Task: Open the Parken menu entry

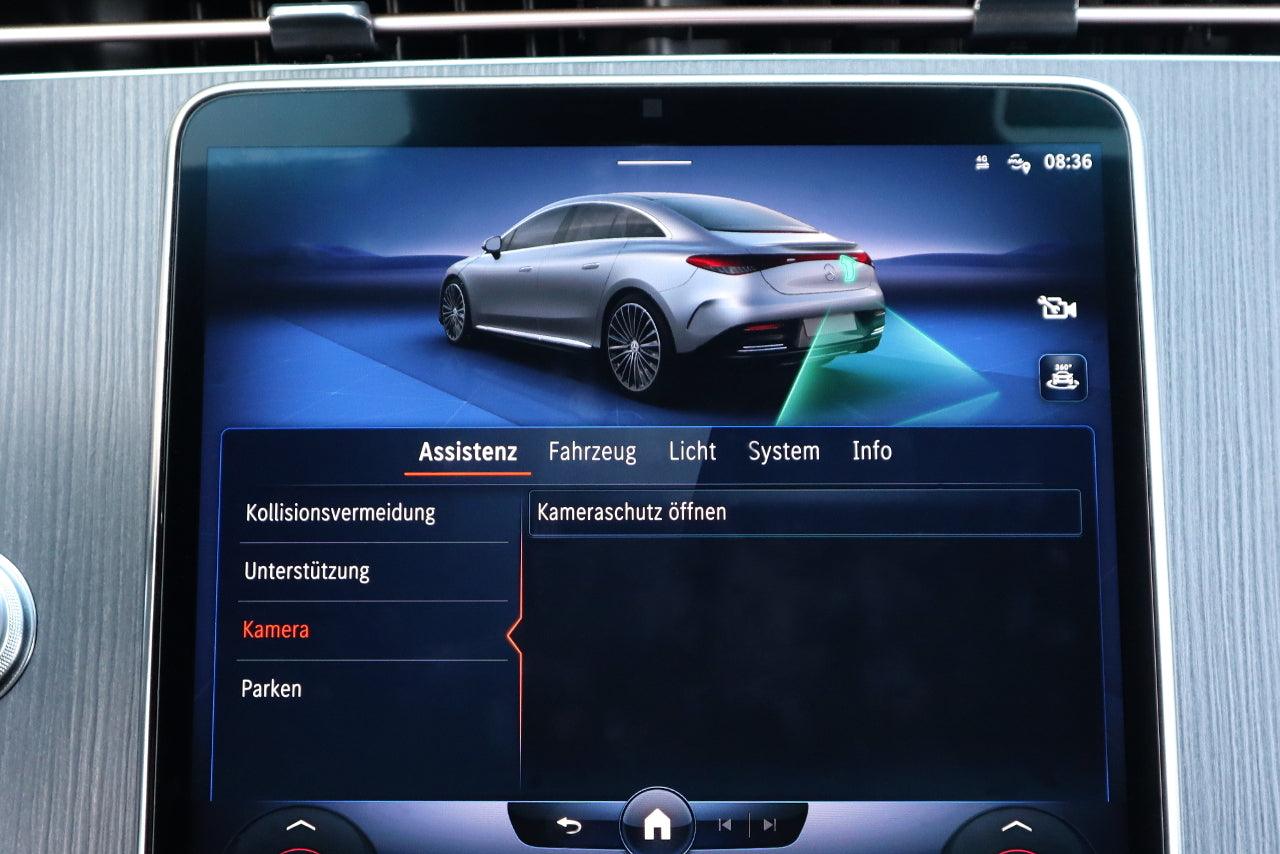Action: pyautogui.click(x=271, y=689)
